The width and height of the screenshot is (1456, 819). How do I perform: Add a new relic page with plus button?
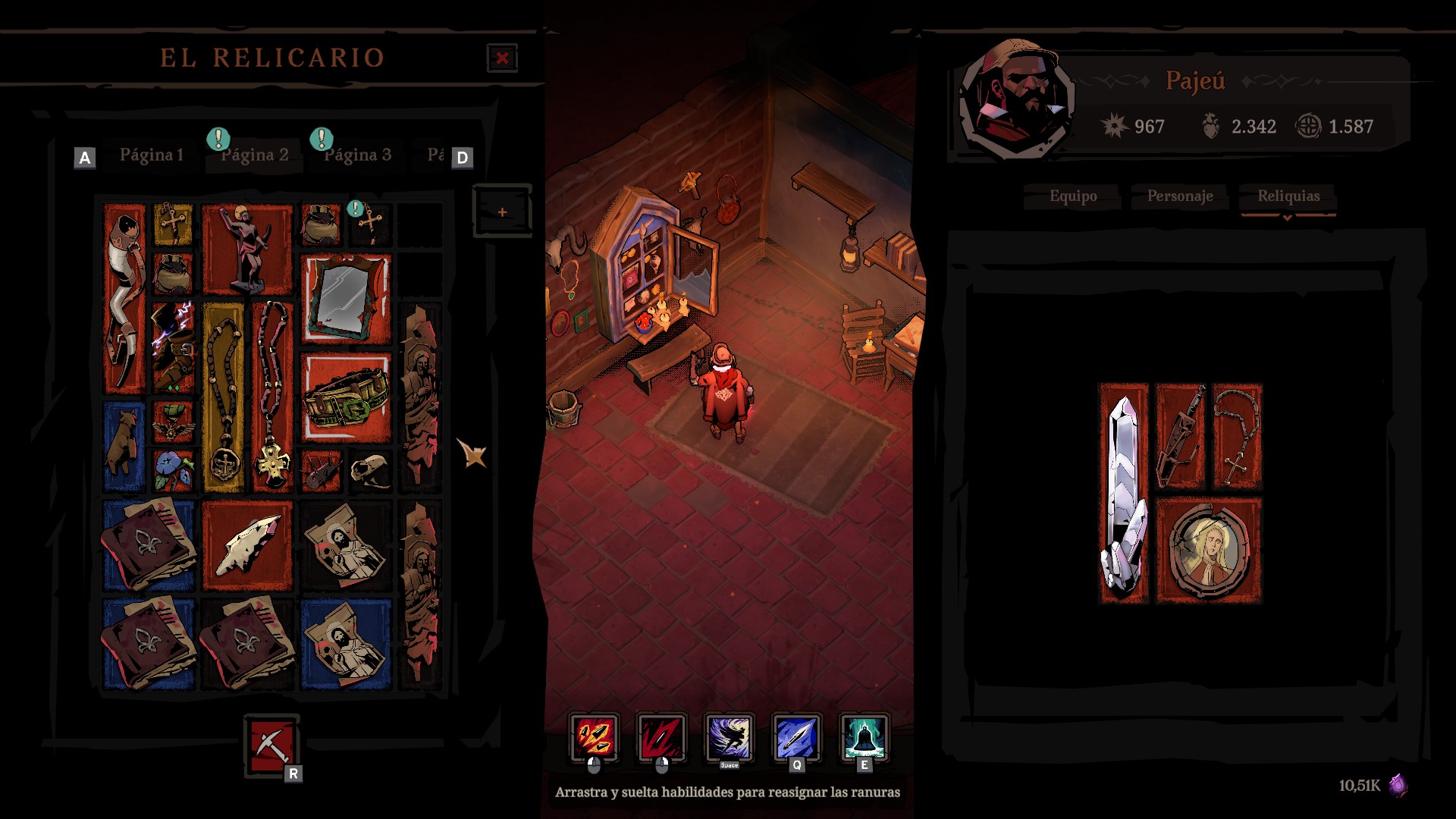tap(502, 212)
